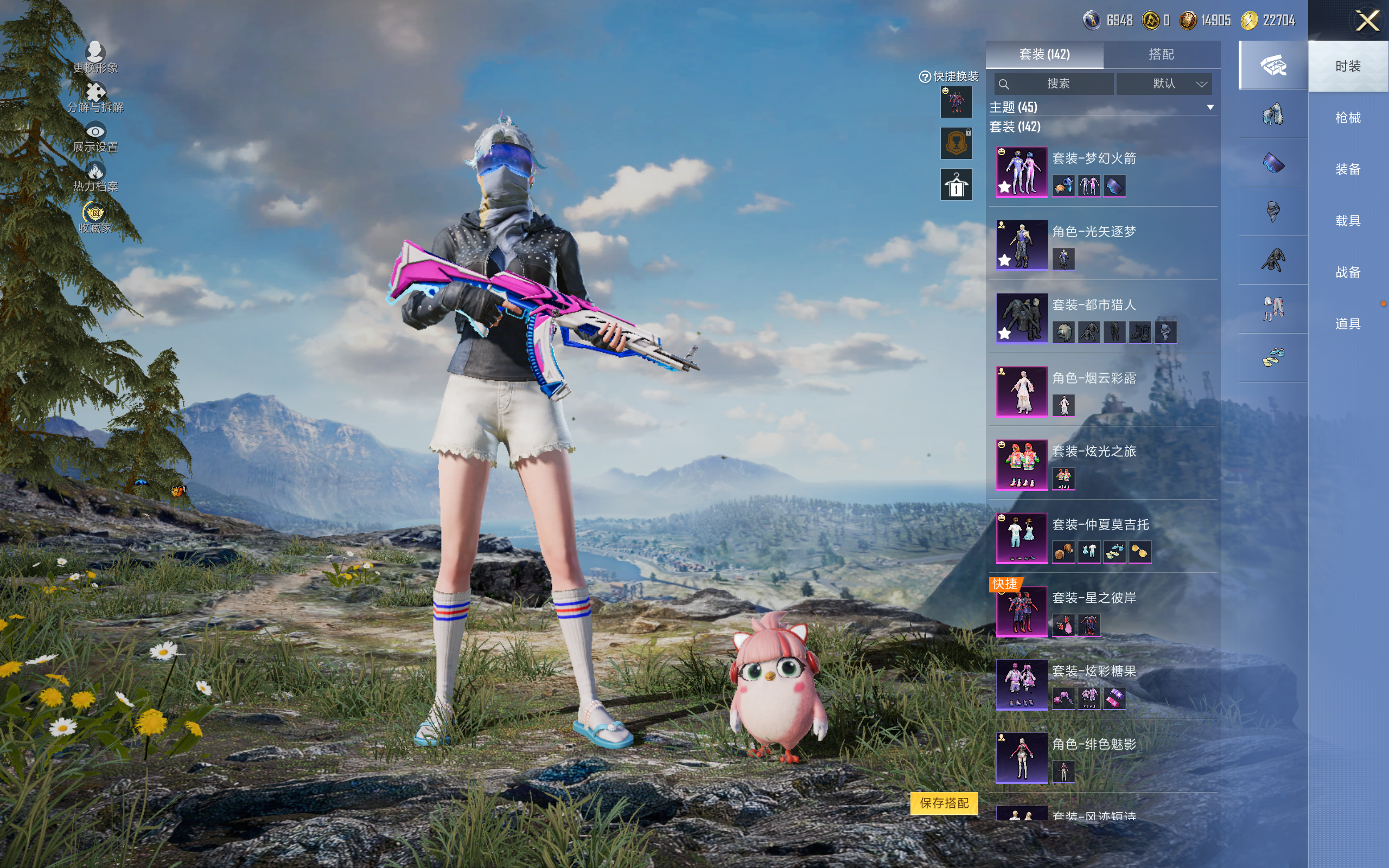Open 展示设置 display settings
This screenshot has width=1389, height=868.
95,138
